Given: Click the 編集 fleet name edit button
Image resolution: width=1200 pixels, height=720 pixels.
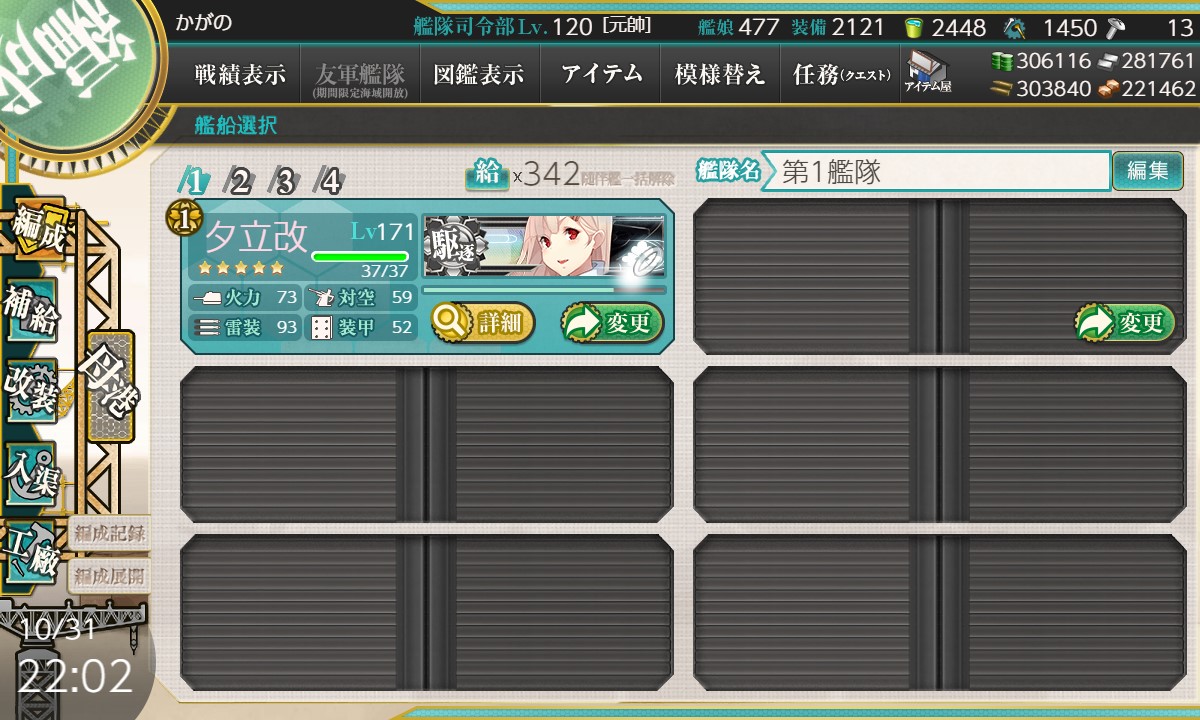Looking at the screenshot, I should click(1147, 171).
